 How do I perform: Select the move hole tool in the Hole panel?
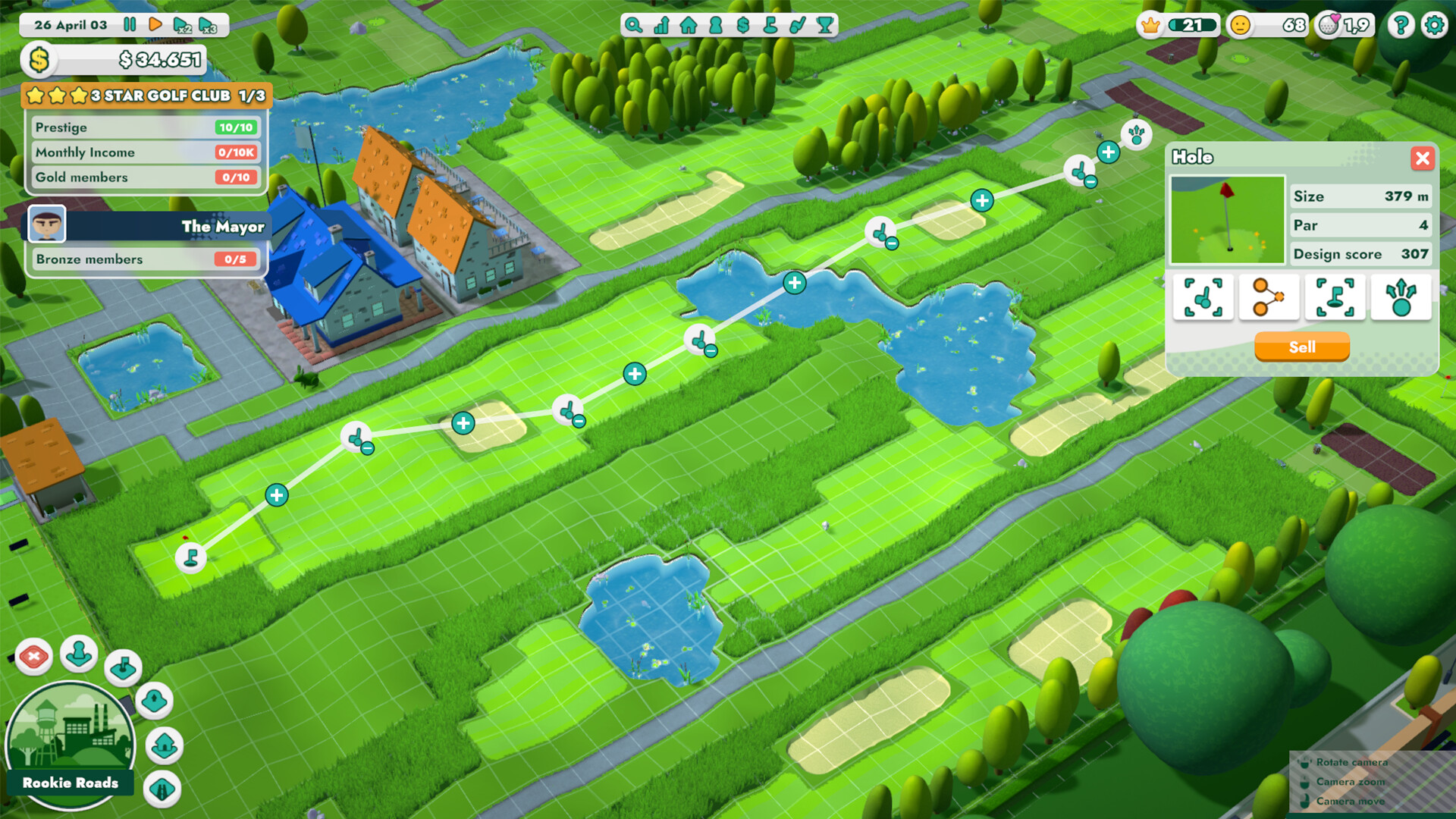(x=1203, y=297)
